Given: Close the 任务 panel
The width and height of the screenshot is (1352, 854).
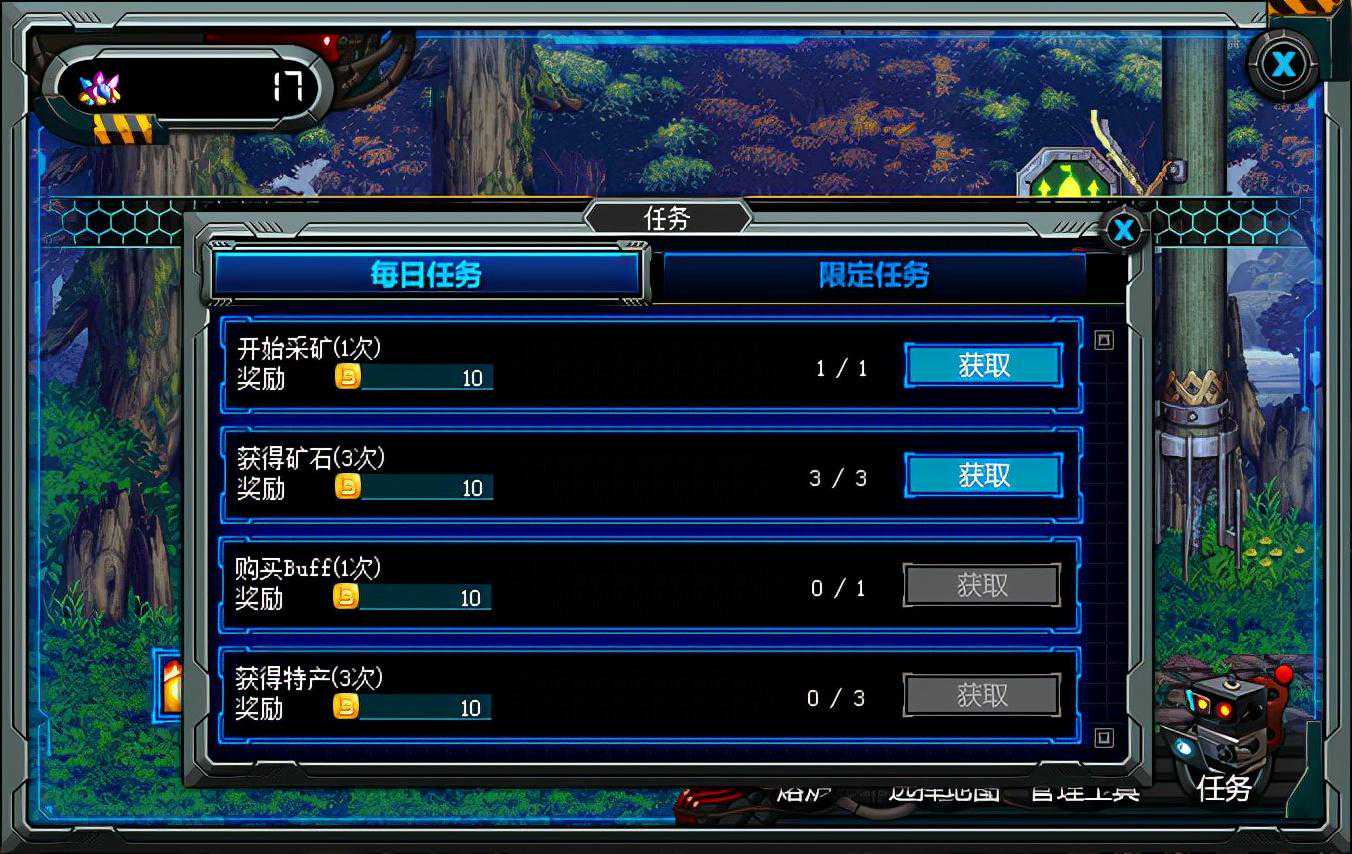Looking at the screenshot, I should pos(1124,231).
